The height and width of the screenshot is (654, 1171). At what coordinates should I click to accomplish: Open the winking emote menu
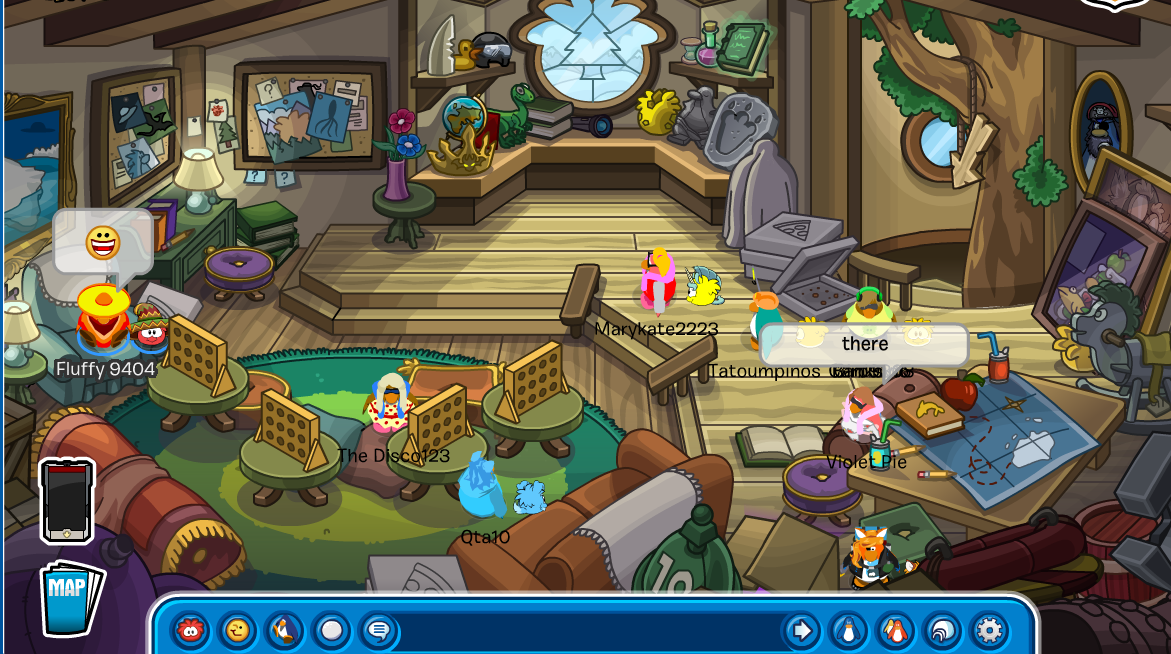(237, 630)
